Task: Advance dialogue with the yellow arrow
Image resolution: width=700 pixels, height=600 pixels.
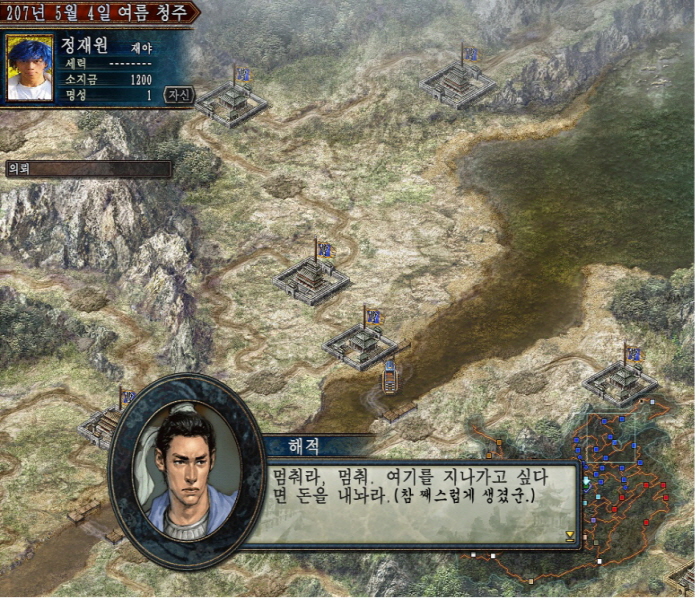Action: tap(570, 535)
